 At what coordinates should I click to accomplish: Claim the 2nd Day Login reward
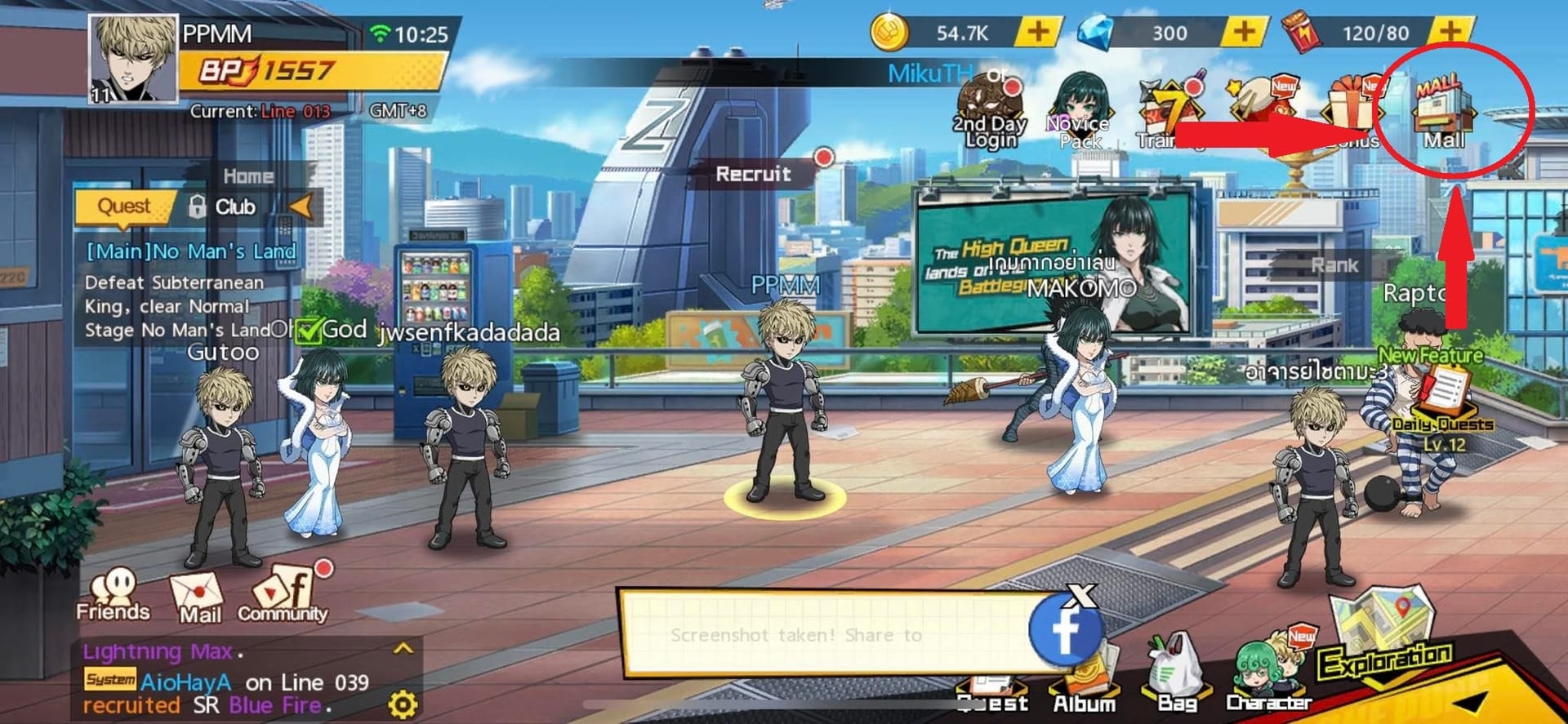coord(990,98)
